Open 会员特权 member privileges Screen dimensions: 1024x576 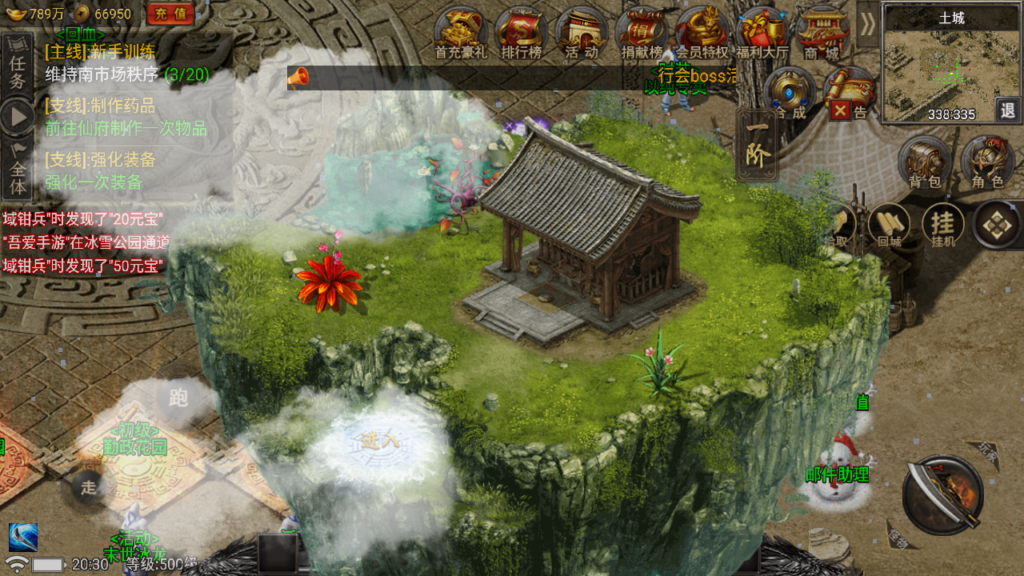click(702, 32)
